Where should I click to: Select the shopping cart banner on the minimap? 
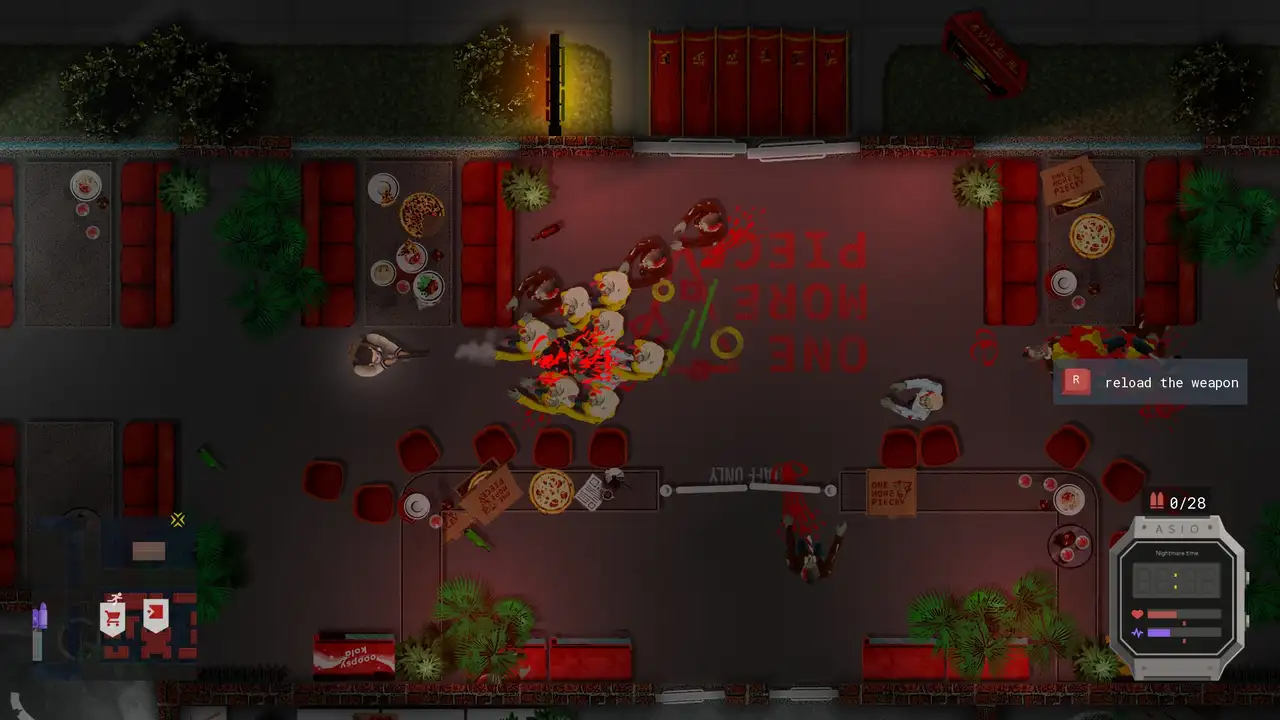click(x=112, y=614)
